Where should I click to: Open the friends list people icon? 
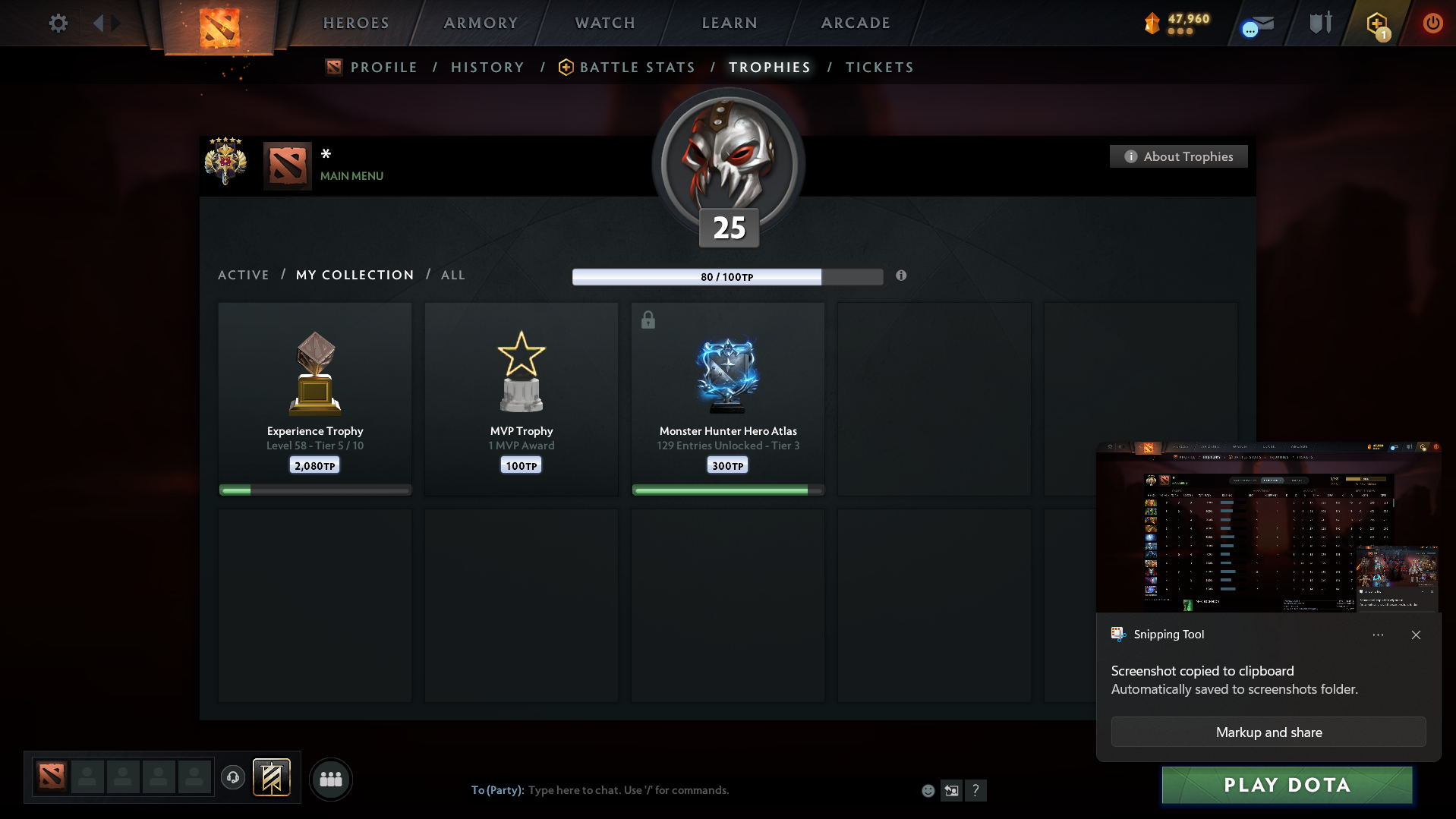point(330,778)
